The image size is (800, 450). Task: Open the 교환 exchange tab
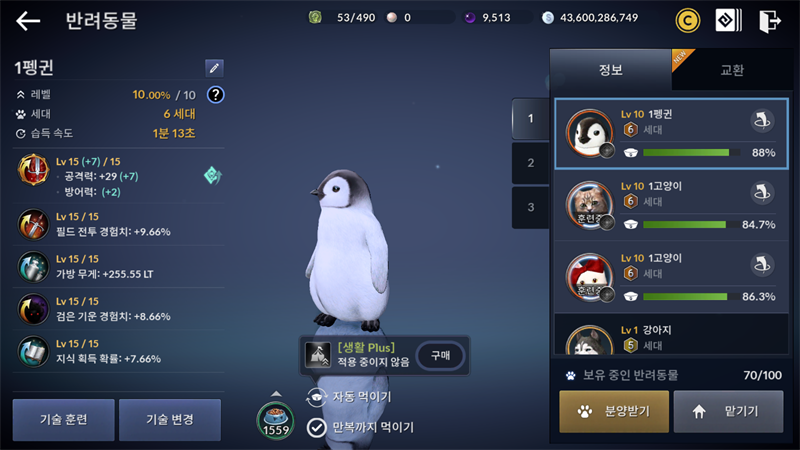click(x=732, y=70)
